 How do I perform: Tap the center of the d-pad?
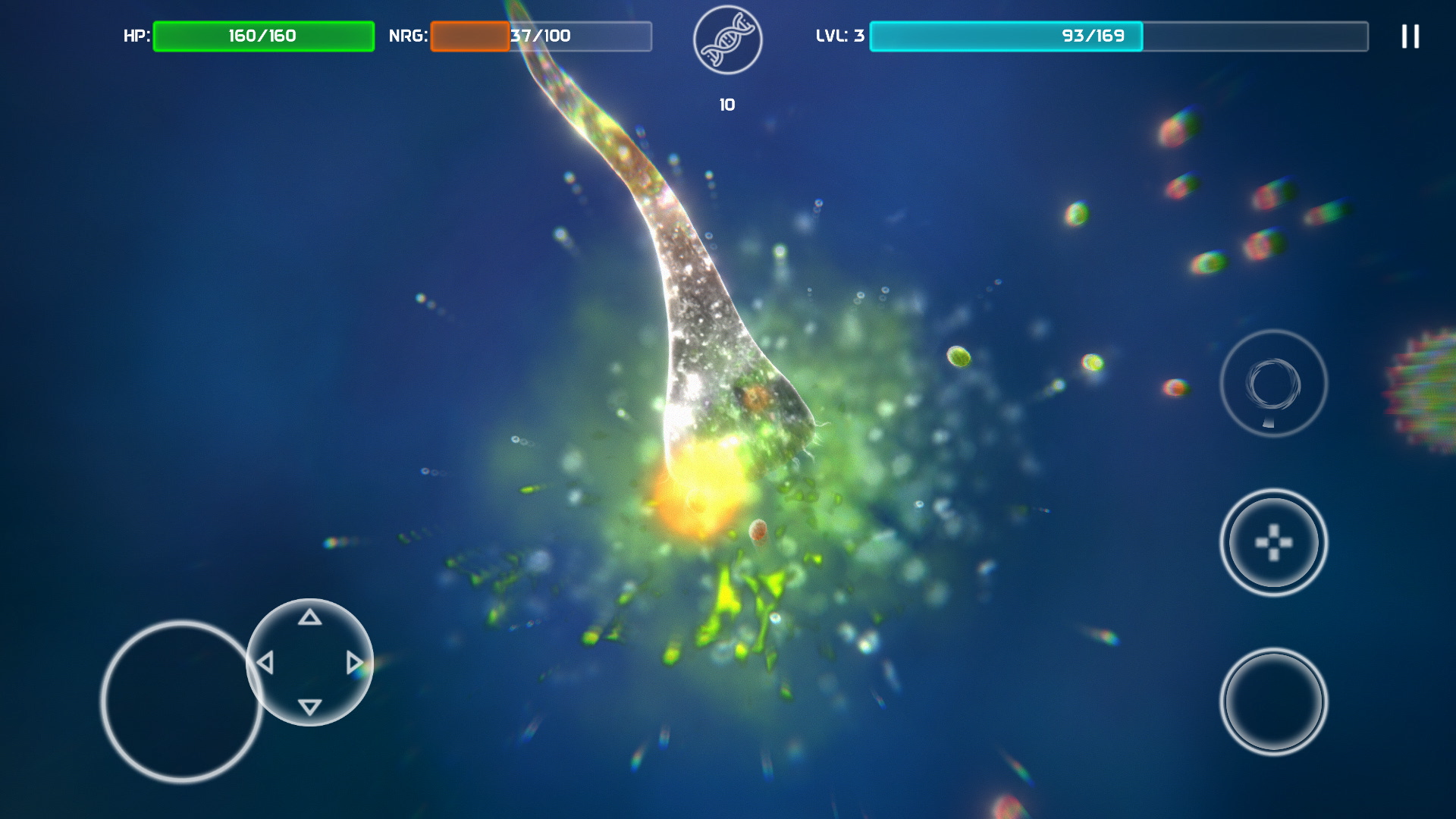(309, 661)
